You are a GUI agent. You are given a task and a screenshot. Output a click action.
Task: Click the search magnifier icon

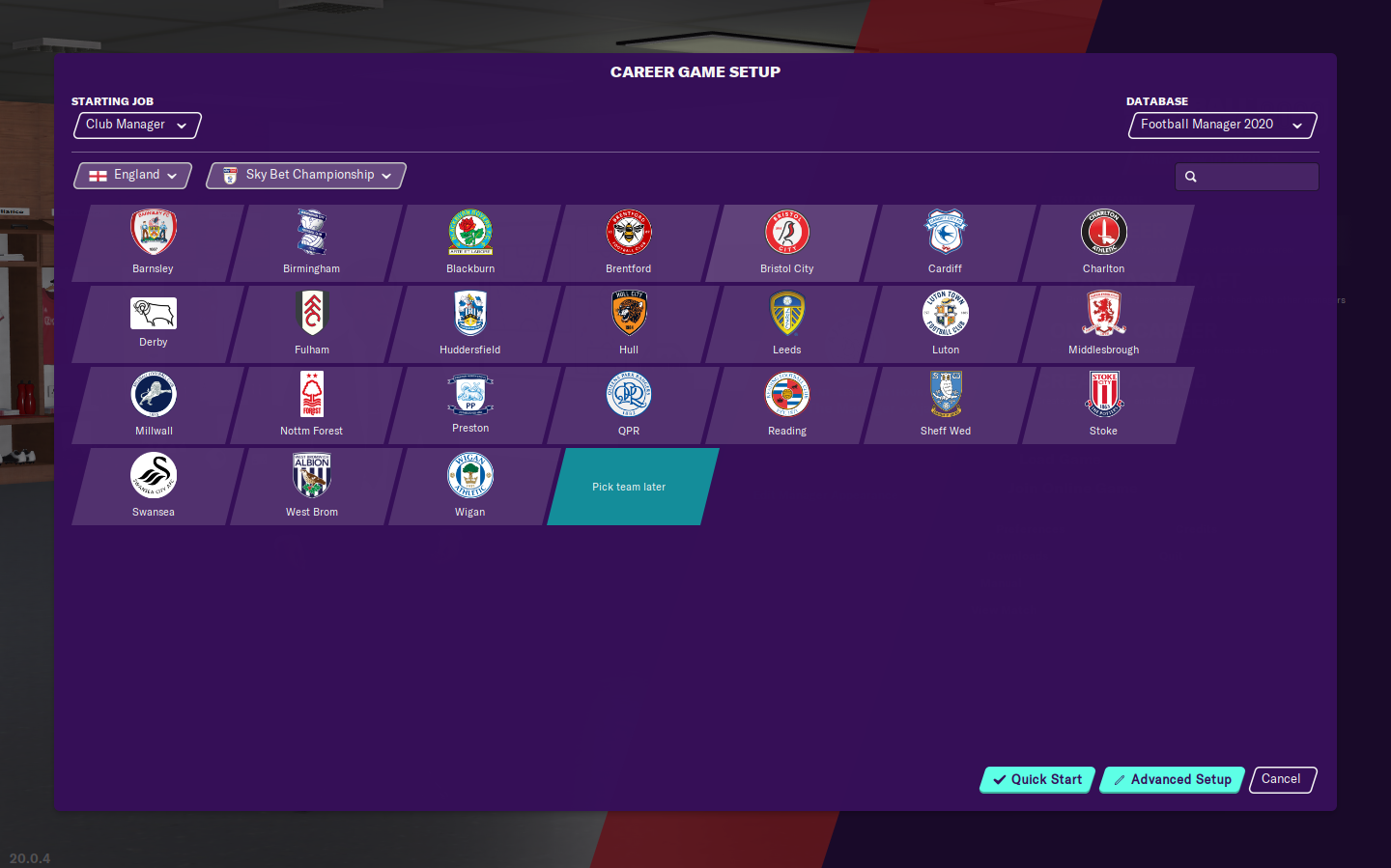[1190, 176]
